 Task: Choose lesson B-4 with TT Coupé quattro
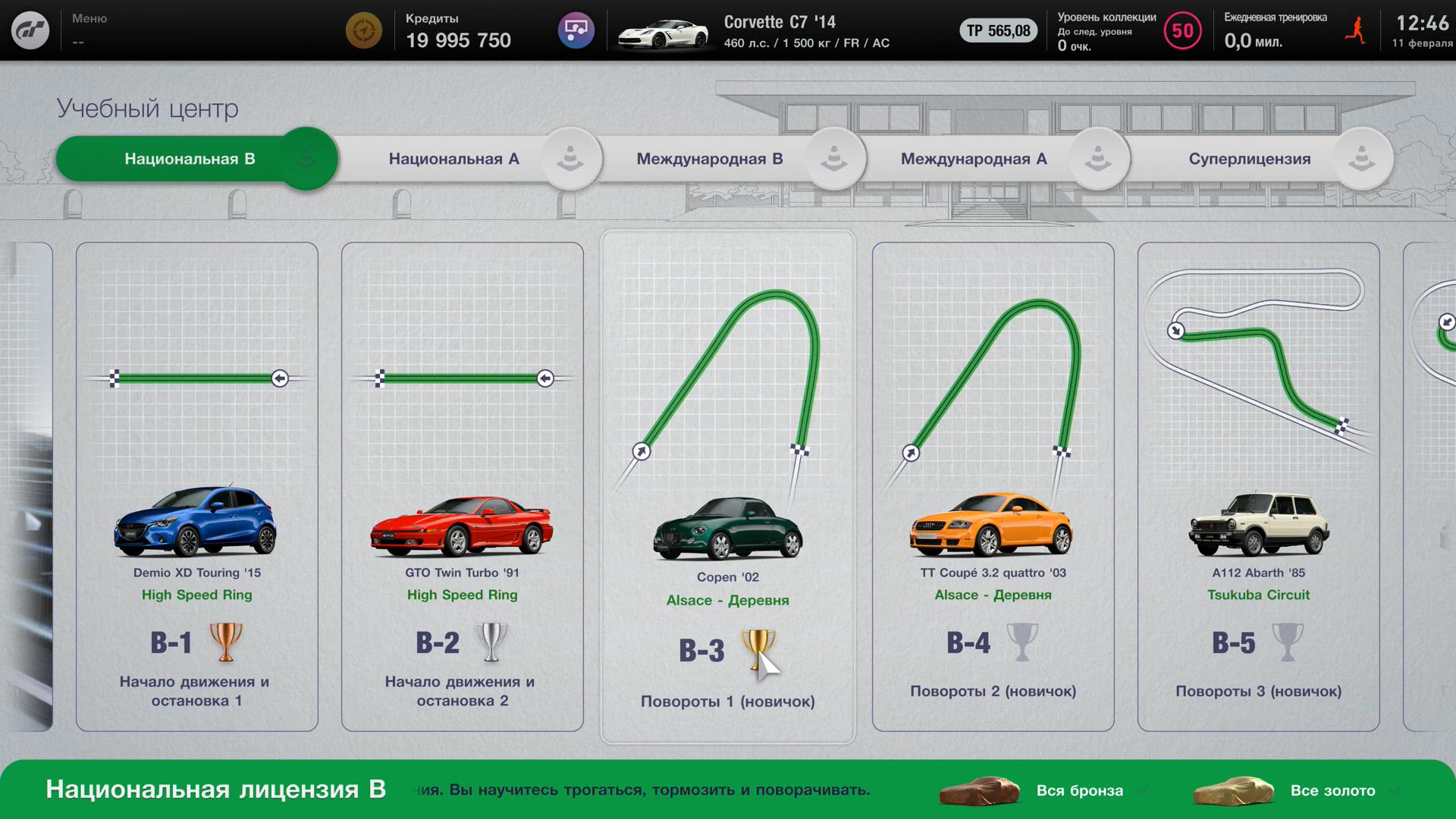[993, 487]
